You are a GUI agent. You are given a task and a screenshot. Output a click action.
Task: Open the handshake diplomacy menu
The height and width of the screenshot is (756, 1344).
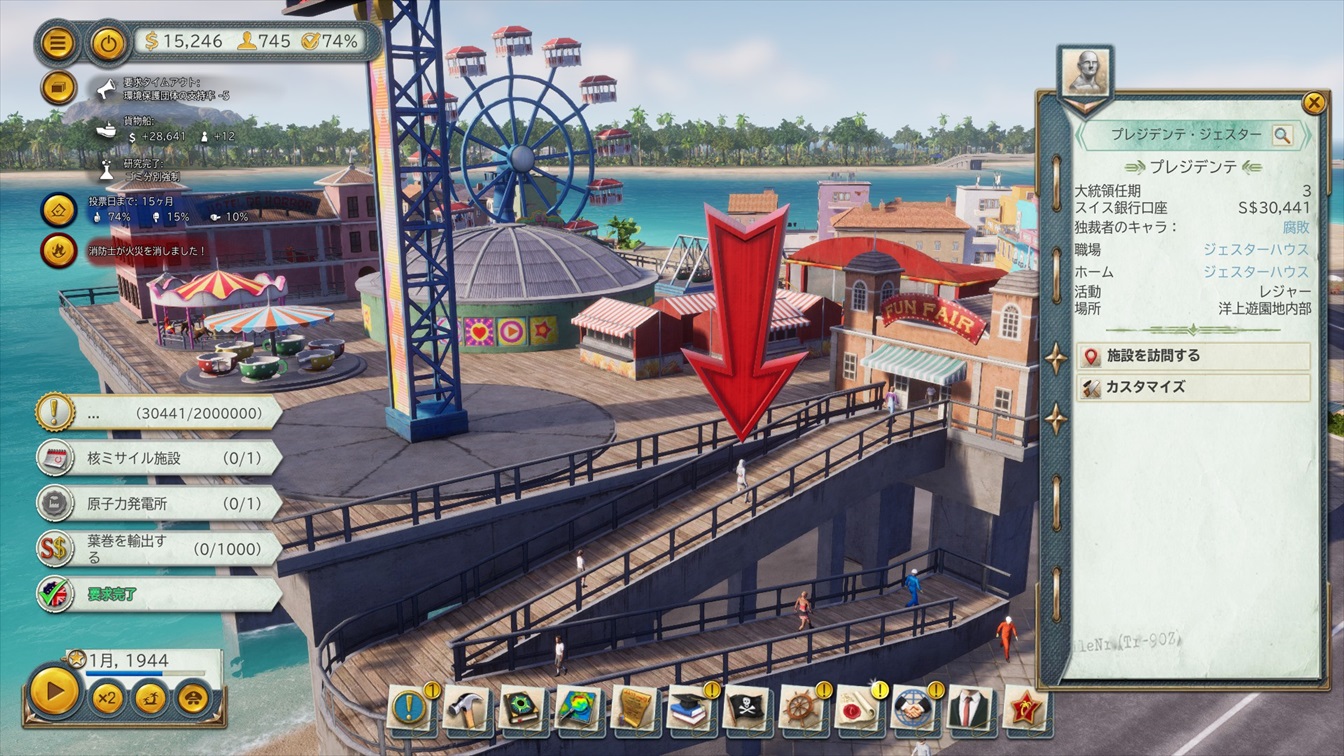(x=913, y=708)
